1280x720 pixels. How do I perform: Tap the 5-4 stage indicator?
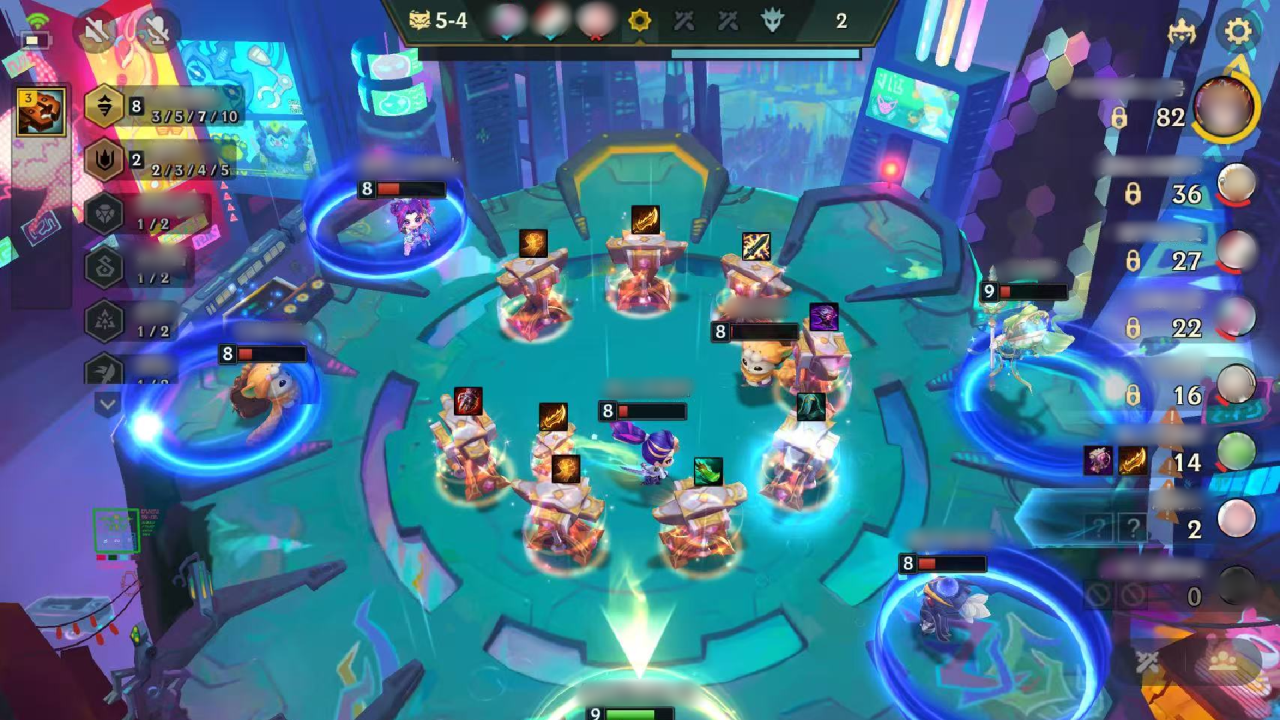[439, 20]
